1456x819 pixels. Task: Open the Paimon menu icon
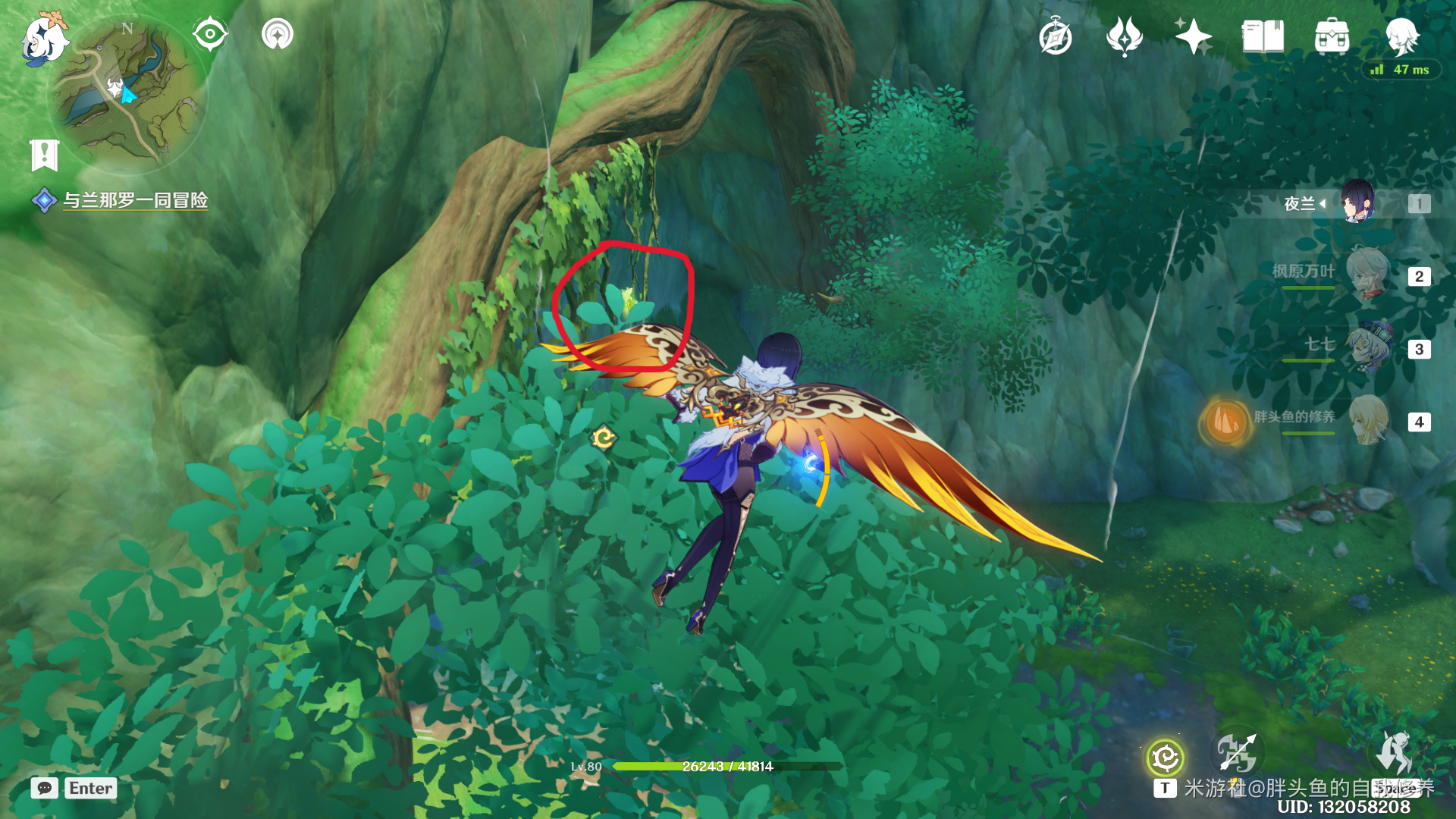[x=43, y=38]
